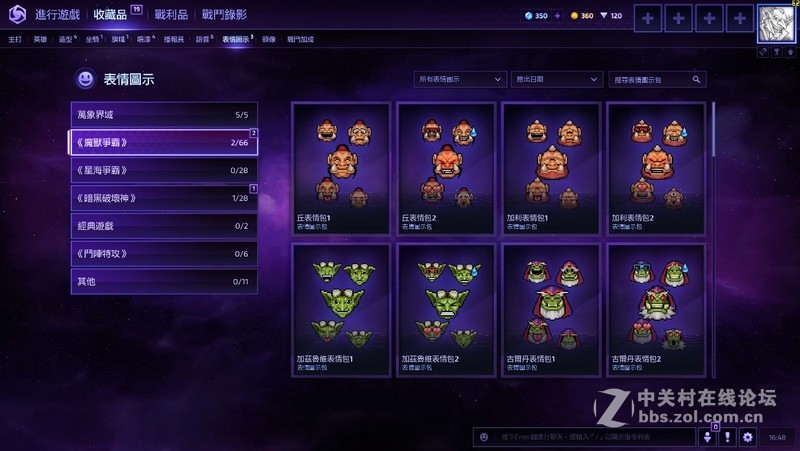Choose the 經典遊戲 category
Image resolution: width=800 pixels, height=451 pixels.
tap(164, 226)
